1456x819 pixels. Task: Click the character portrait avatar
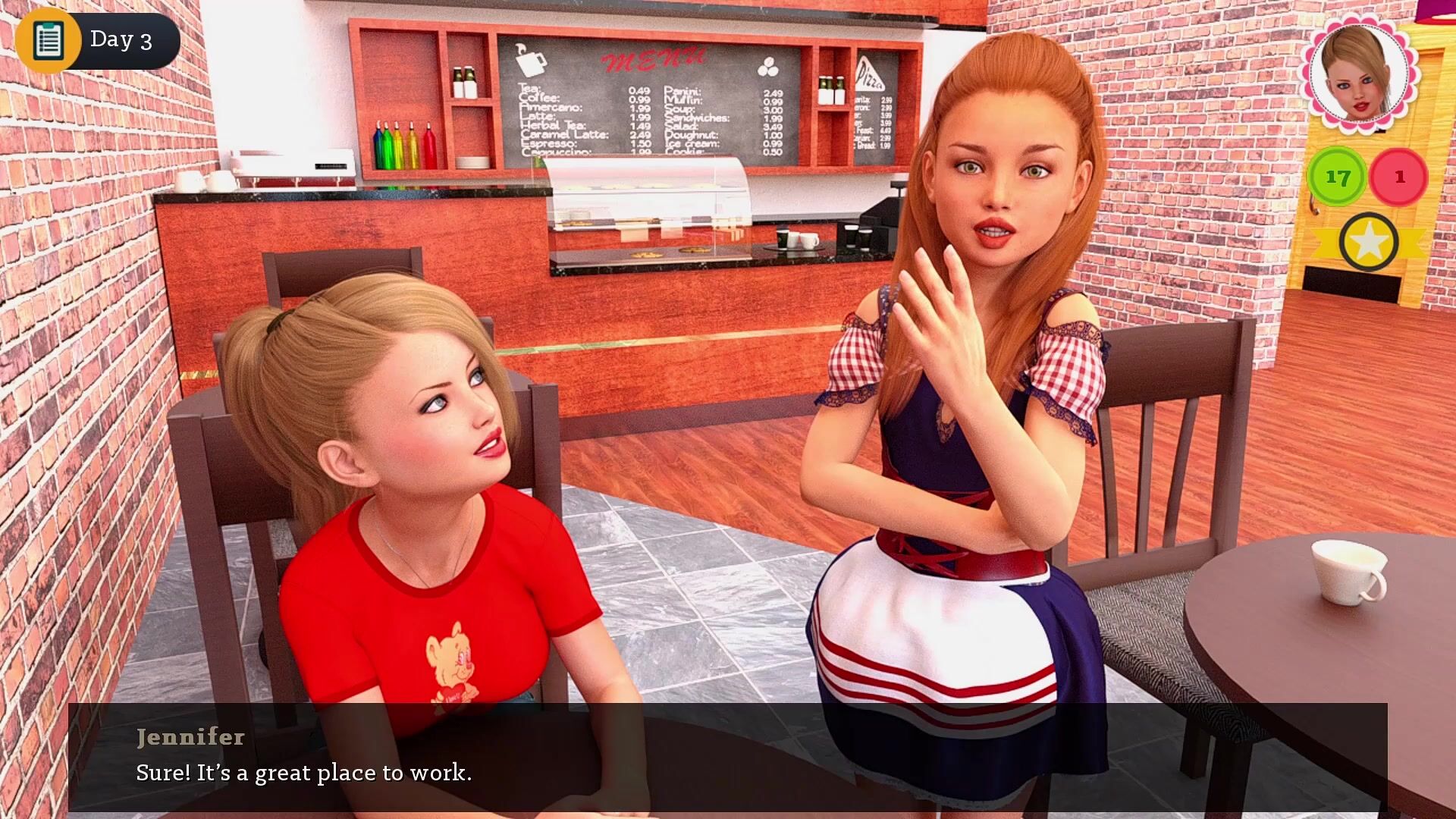(x=1358, y=74)
